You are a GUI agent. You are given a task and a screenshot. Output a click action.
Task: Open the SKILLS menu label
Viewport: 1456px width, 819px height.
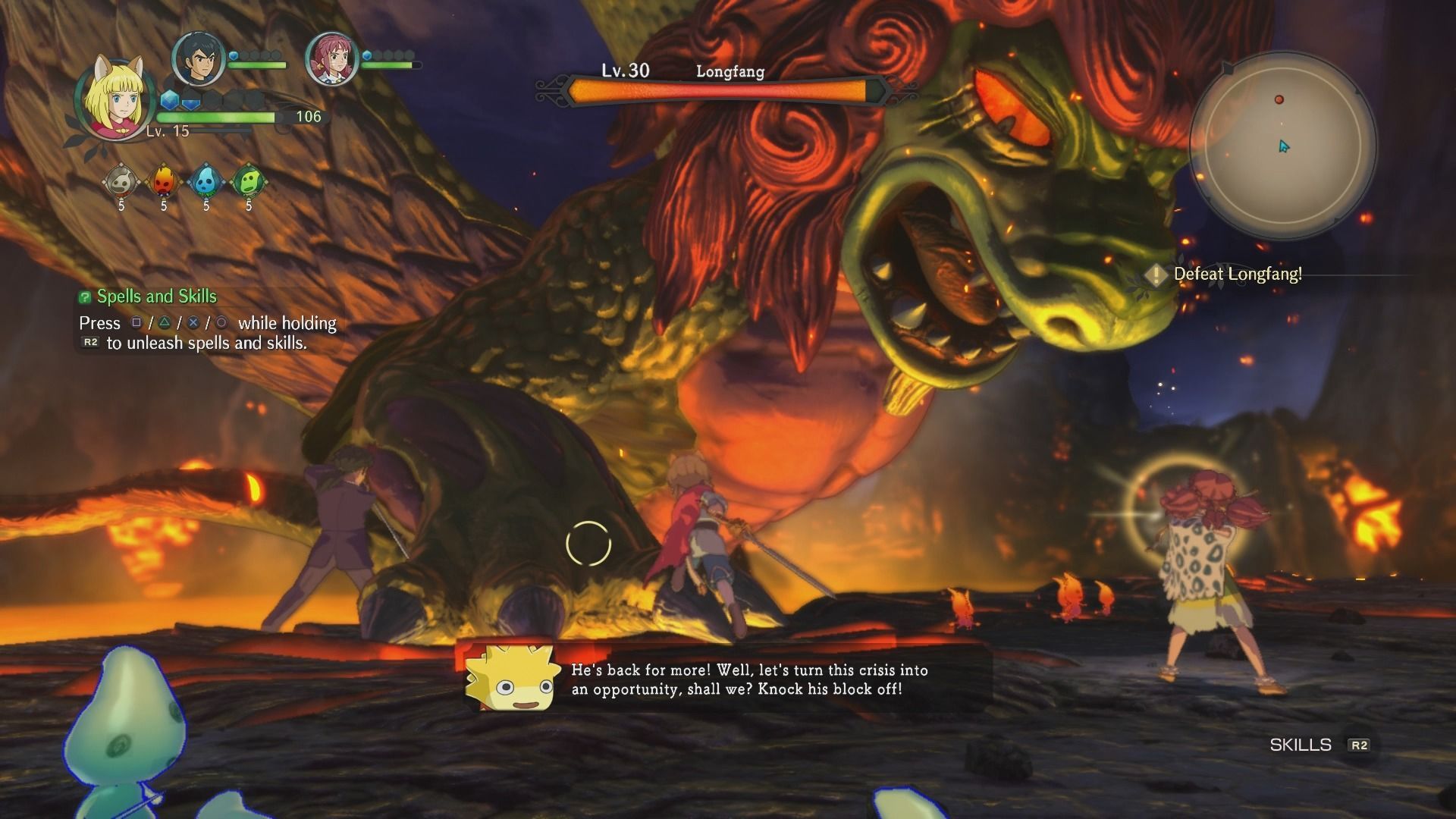point(1301,745)
